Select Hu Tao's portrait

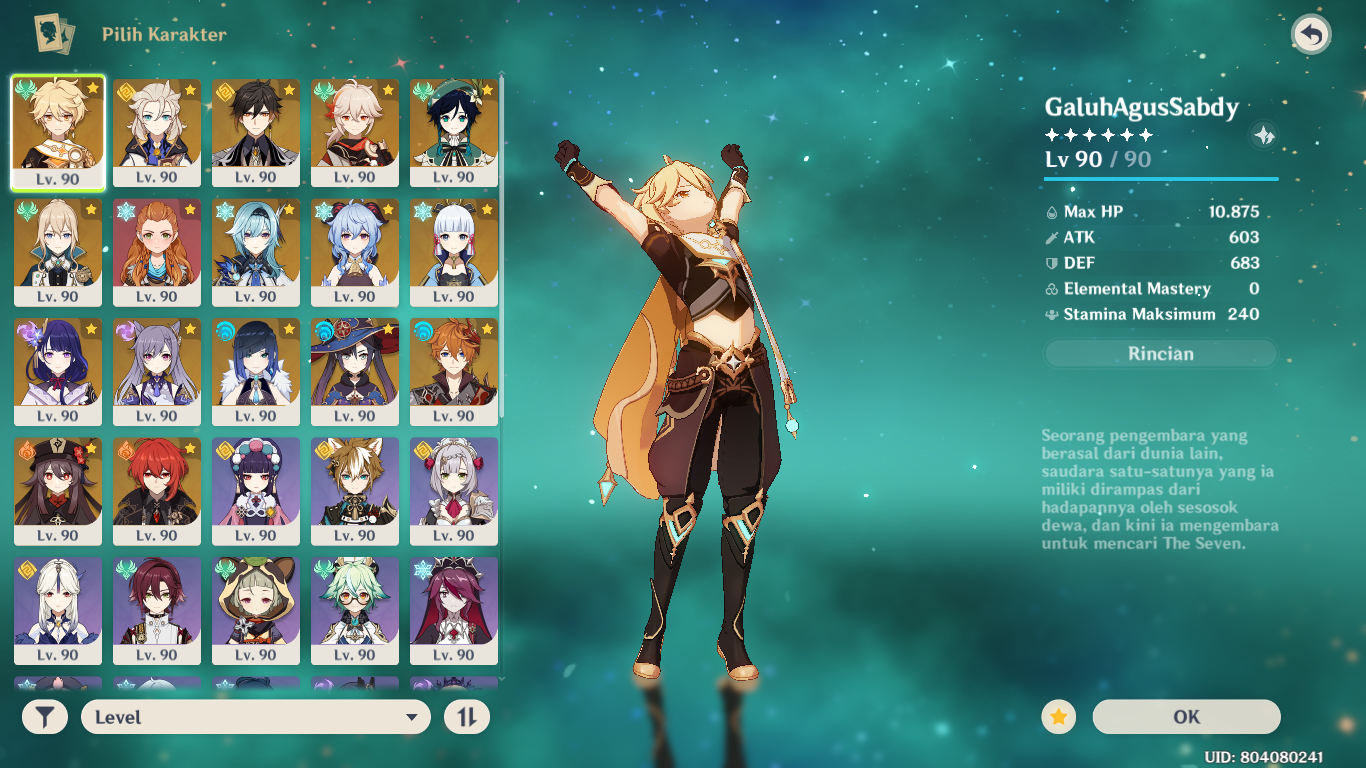click(x=57, y=480)
